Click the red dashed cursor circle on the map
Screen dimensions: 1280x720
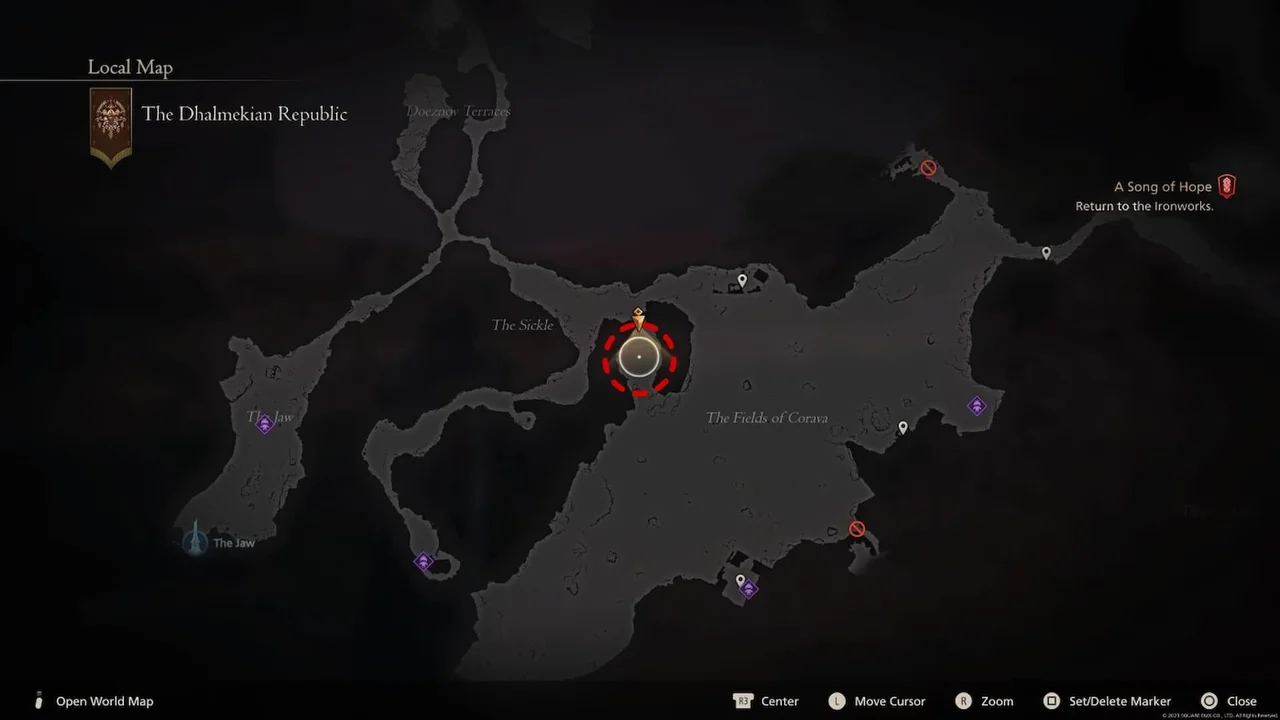coord(639,358)
